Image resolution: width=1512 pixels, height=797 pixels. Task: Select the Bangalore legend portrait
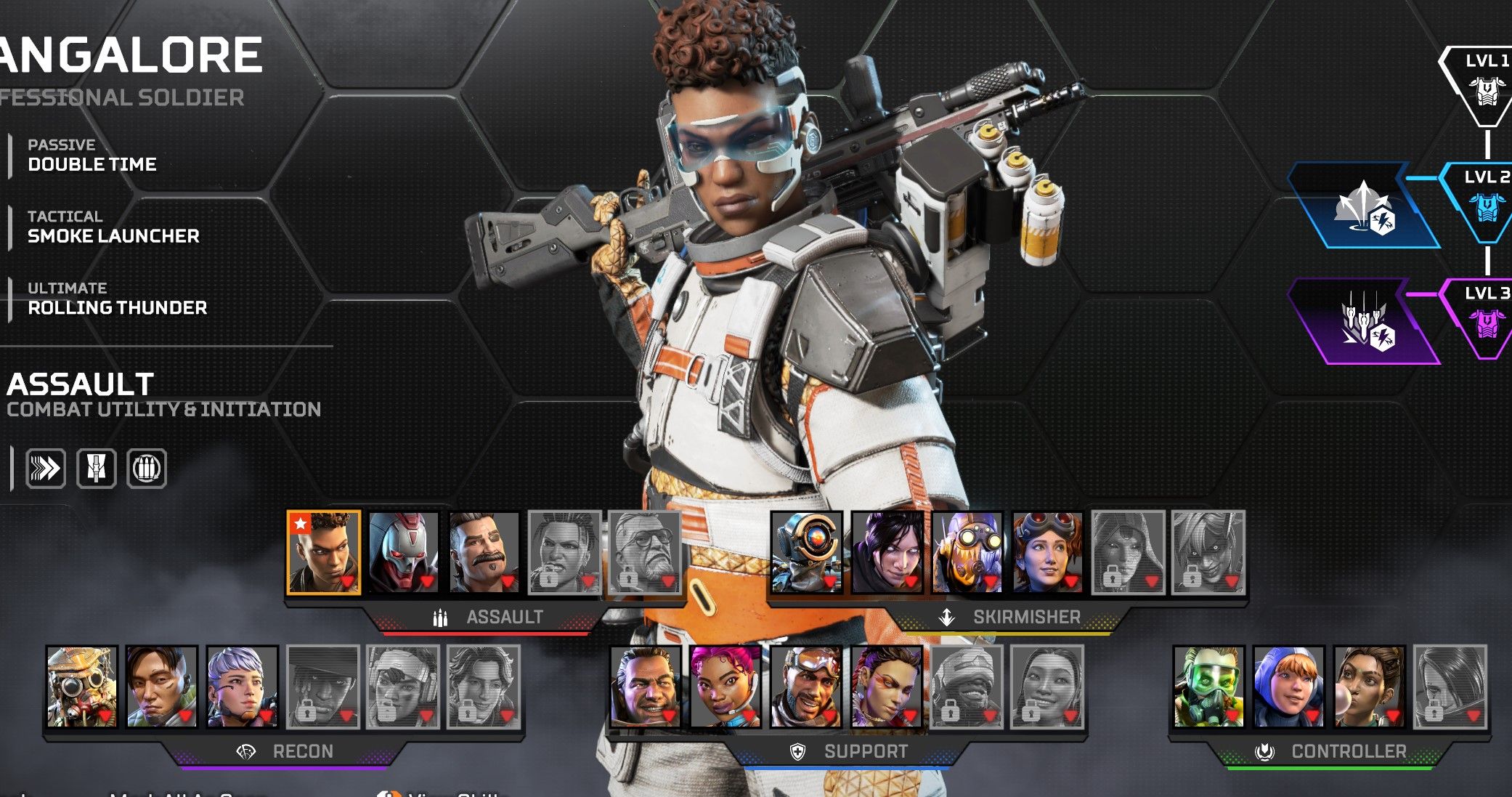[x=324, y=553]
